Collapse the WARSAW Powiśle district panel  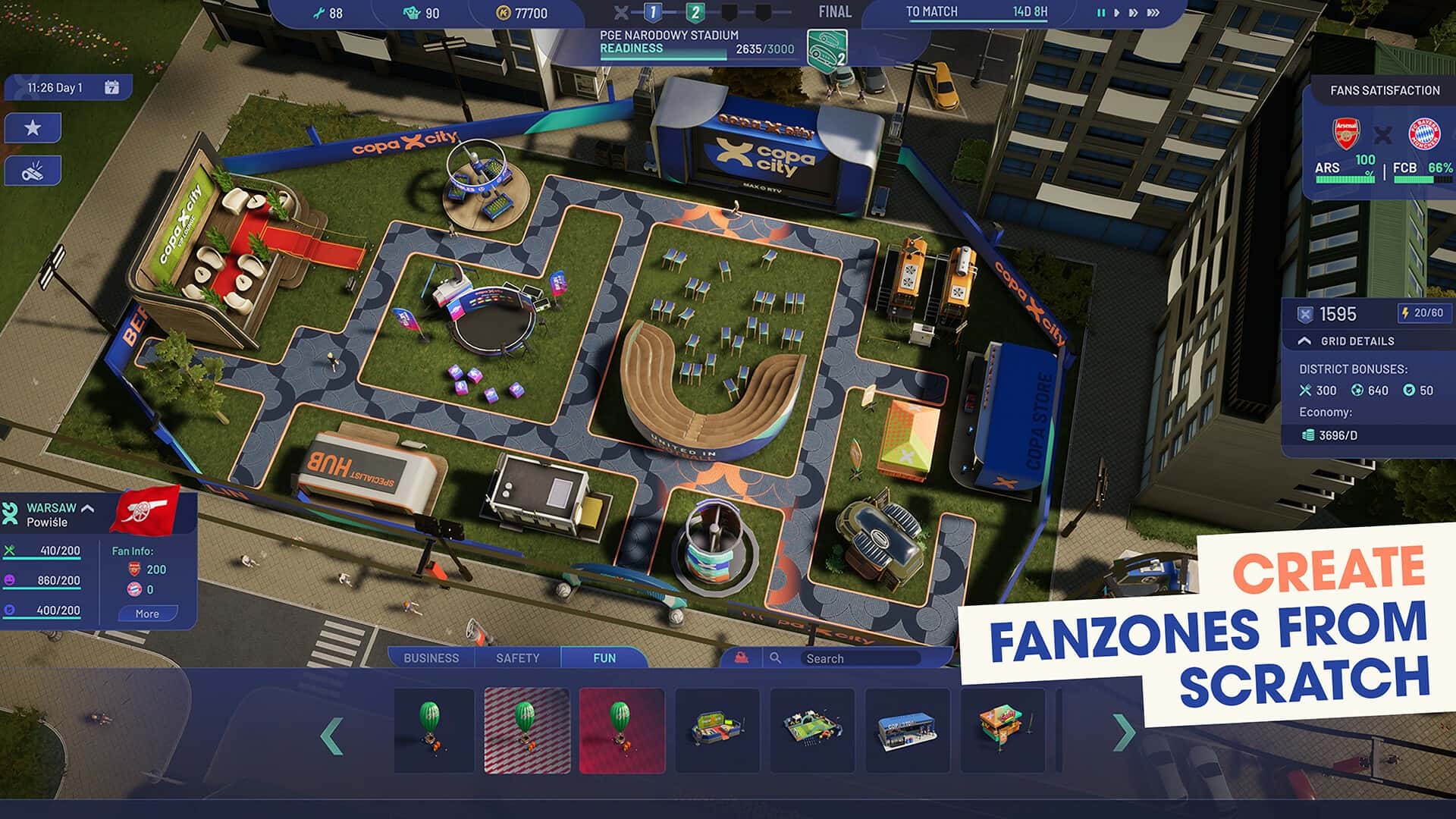88,509
